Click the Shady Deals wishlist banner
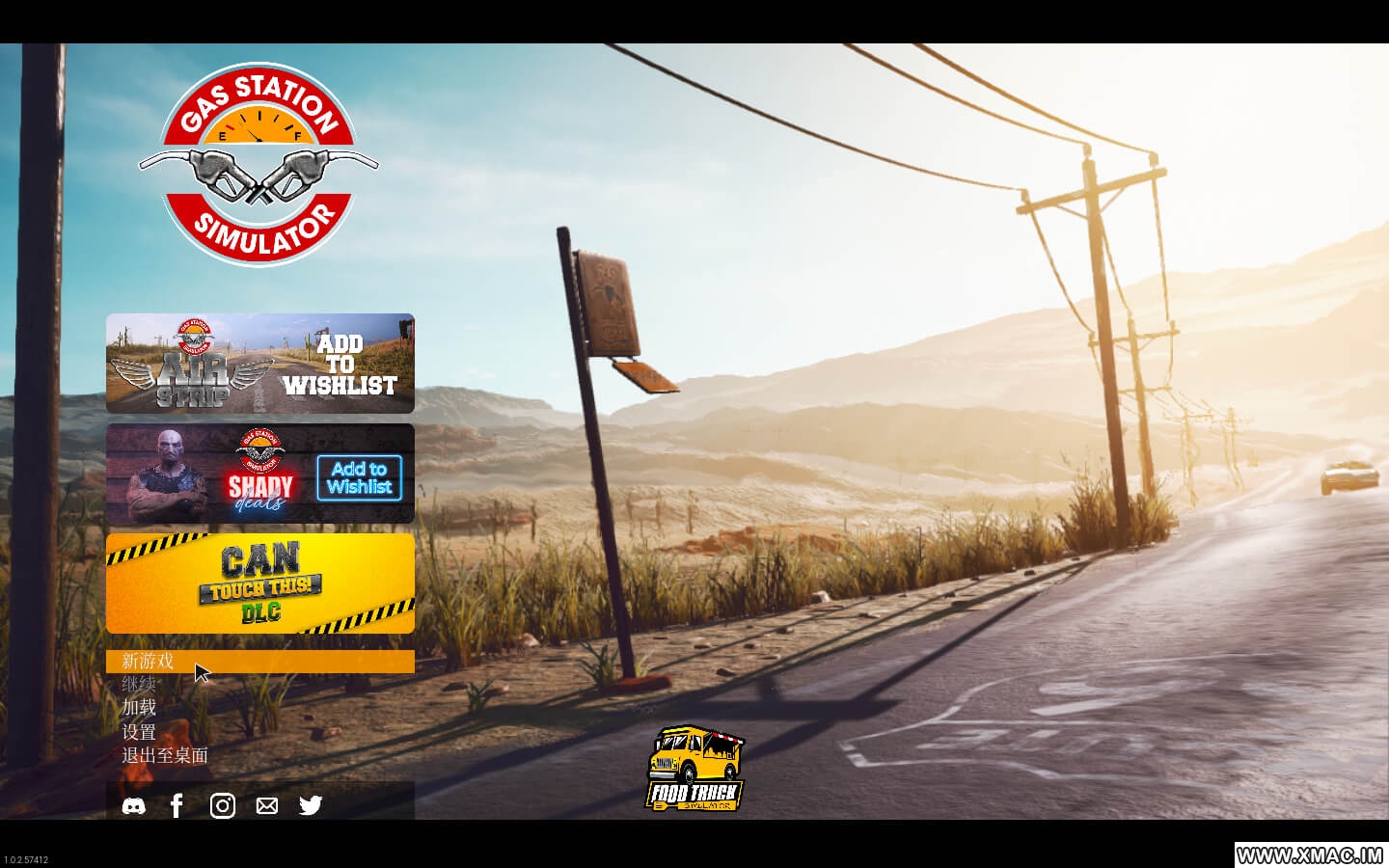1389x868 pixels. 260,474
